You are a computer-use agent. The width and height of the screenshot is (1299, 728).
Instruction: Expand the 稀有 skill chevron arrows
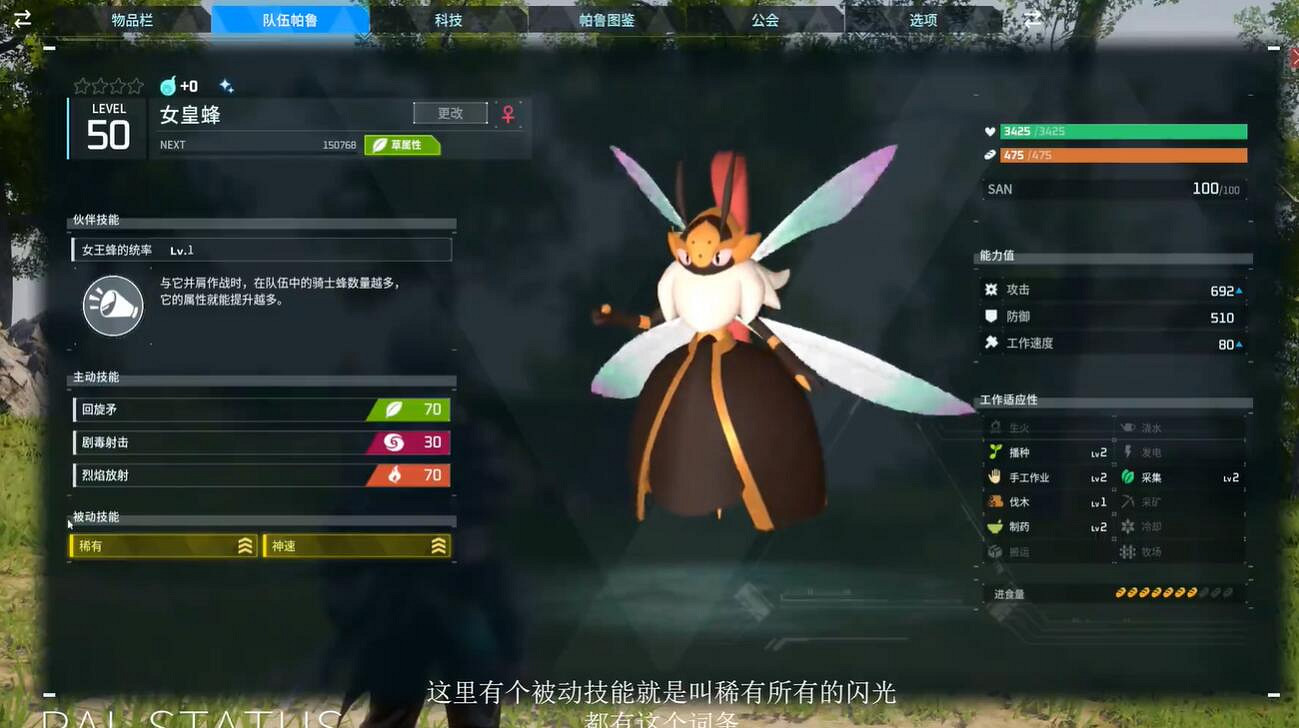(247, 546)
